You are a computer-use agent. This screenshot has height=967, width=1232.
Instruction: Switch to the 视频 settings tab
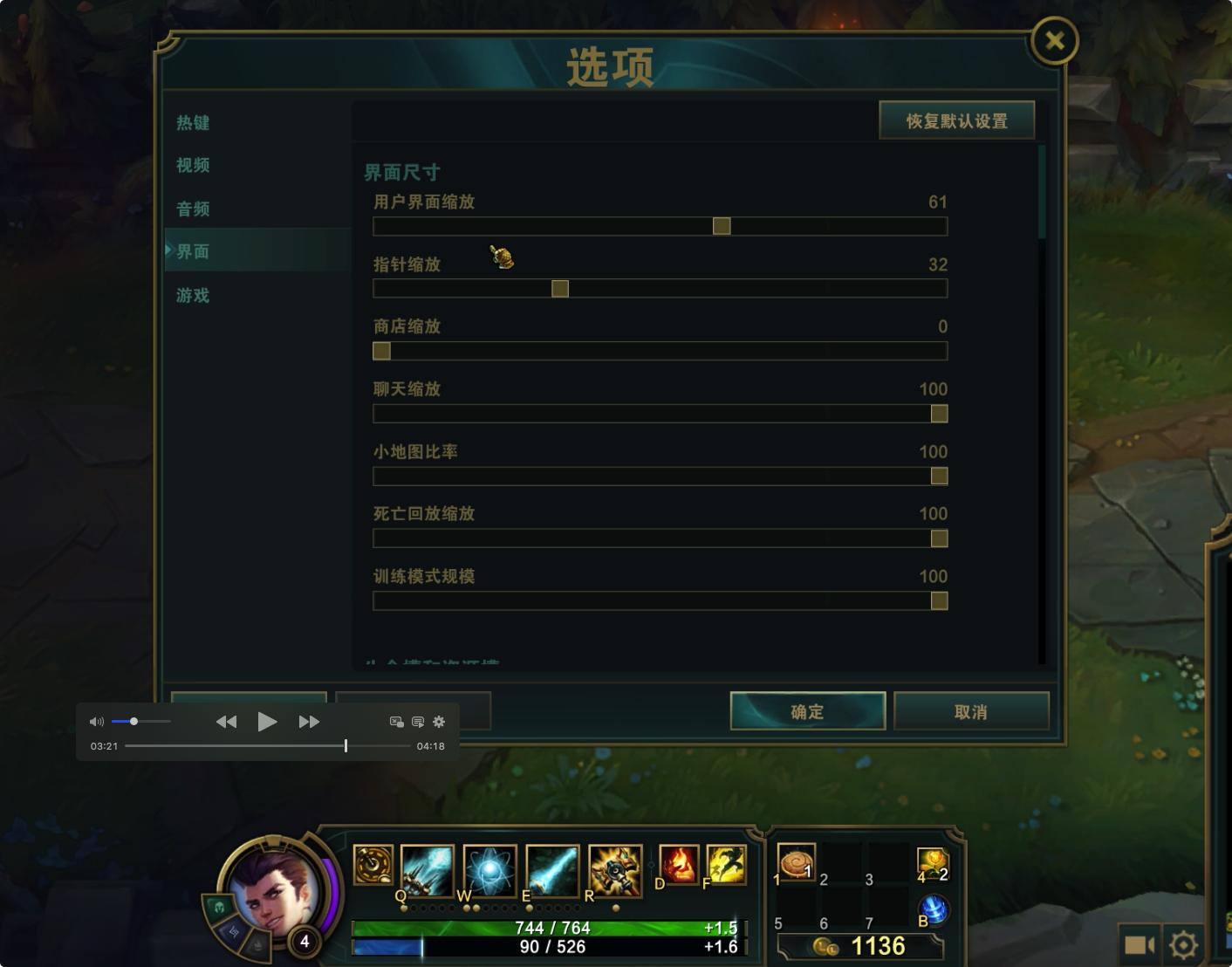click(x=192, y=166)
